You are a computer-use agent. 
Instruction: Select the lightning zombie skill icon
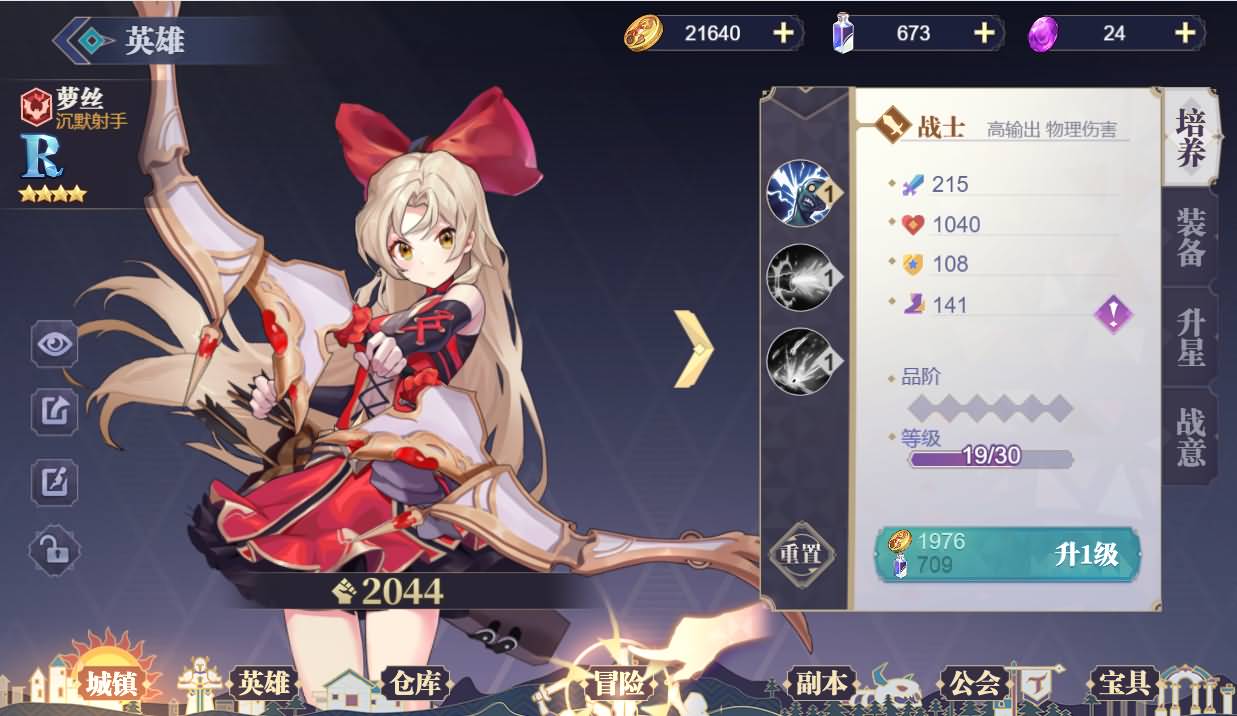pos(800,193)
